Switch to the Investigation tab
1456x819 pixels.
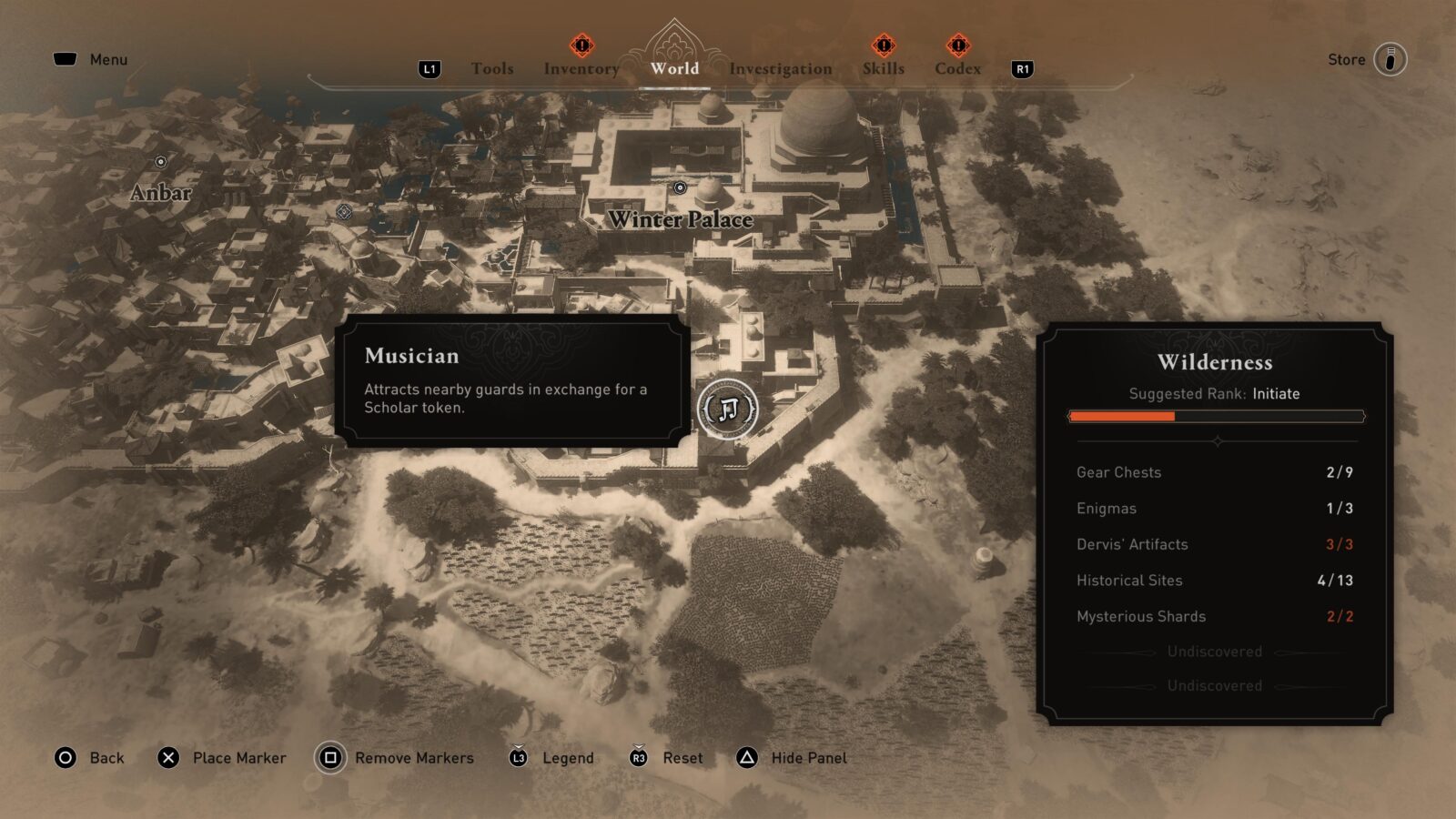[x=782, y=68]
